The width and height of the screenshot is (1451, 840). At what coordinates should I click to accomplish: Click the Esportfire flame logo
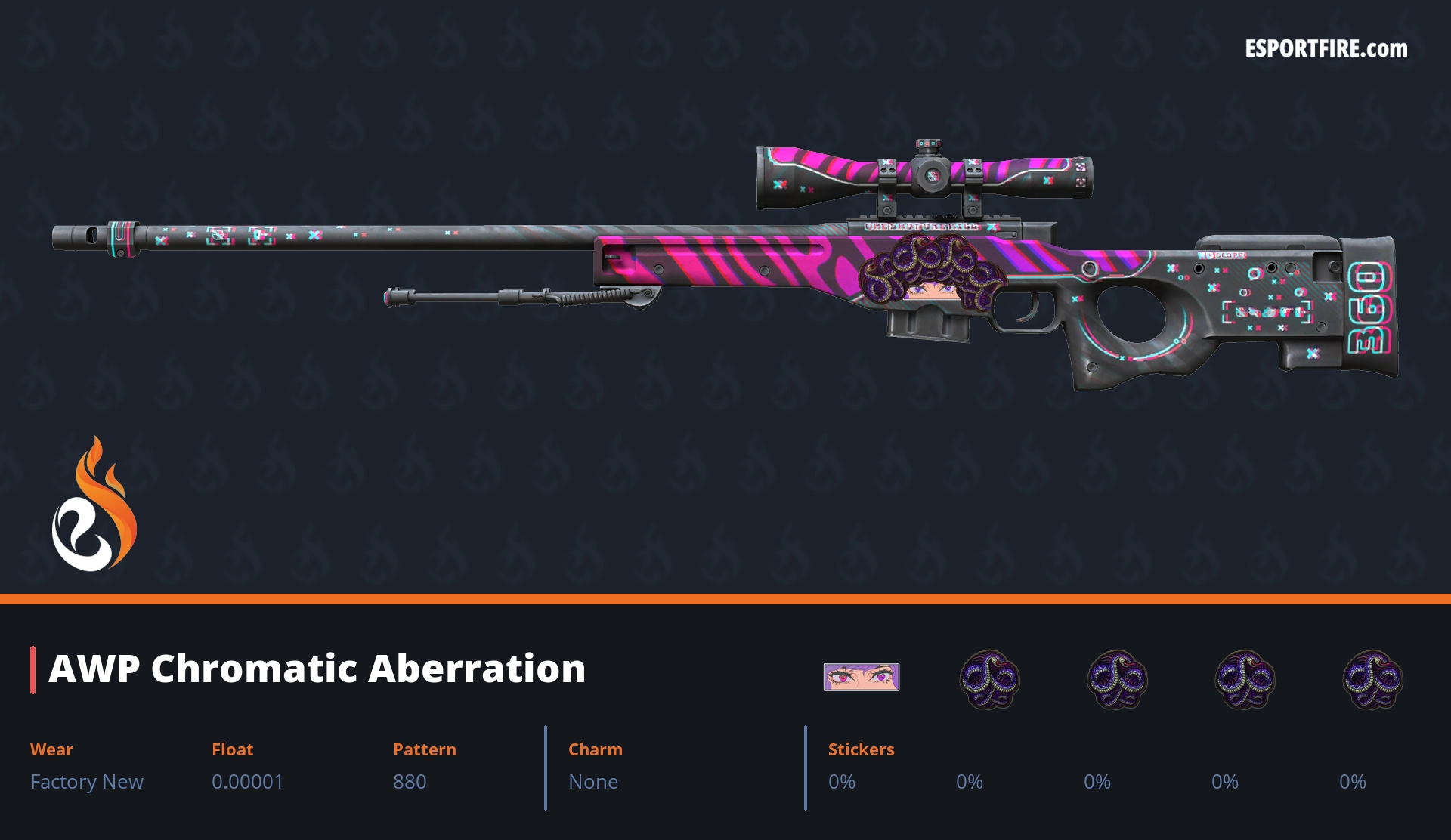[x=94, y=505]
